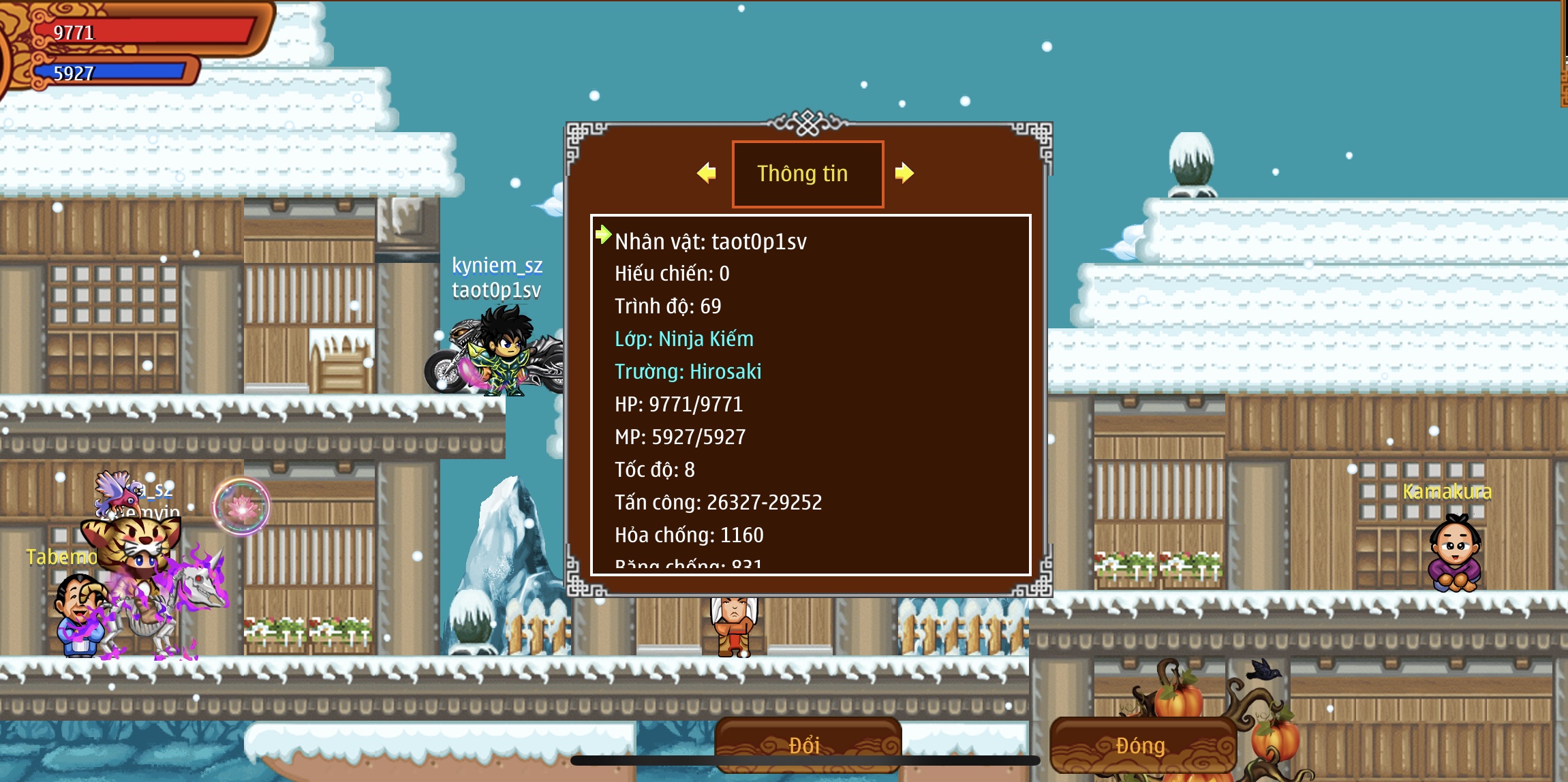1568x782 pixels.
Task: Select the Lớp: Ninja Kiếm row
Action: coord(684,339)
